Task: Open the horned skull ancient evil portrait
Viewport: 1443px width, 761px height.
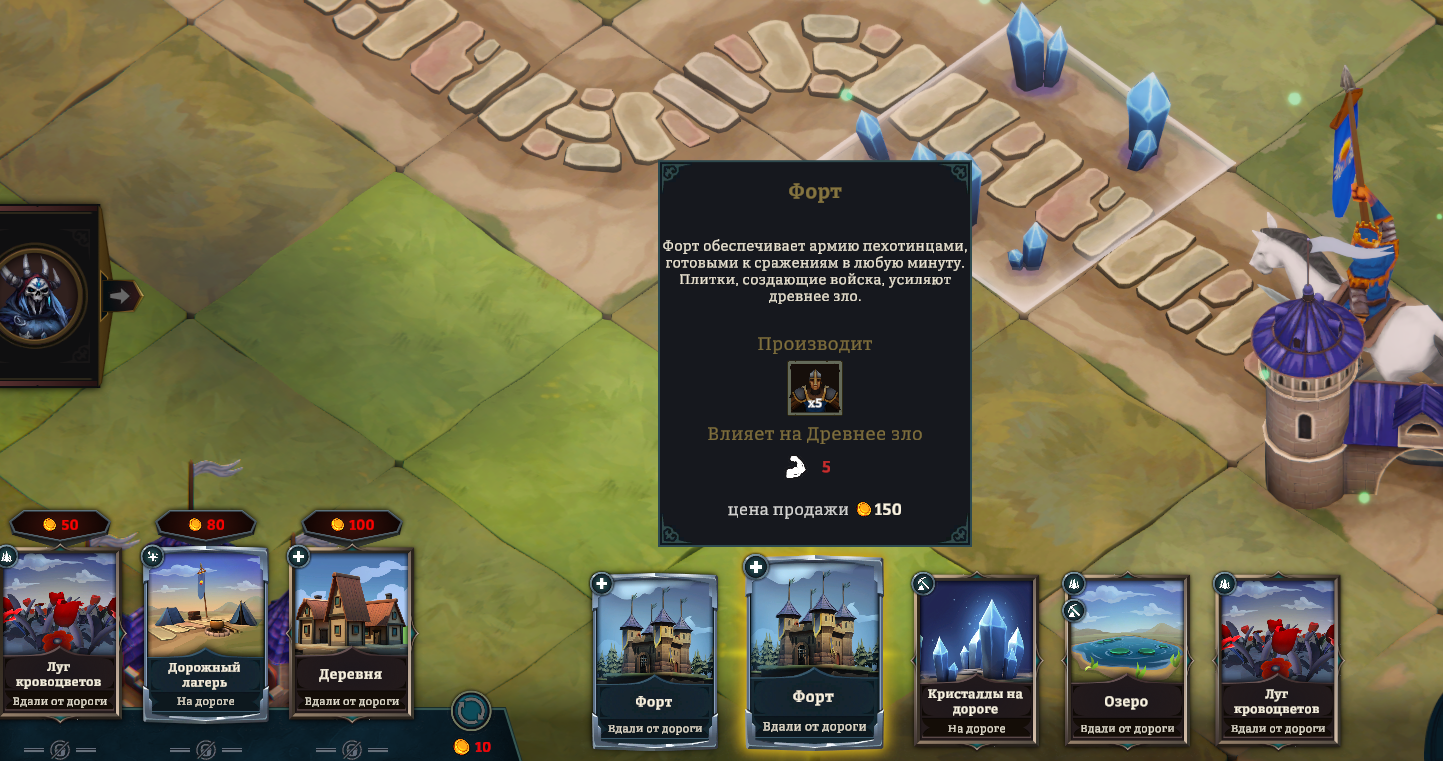Action: tap(40, 295)
